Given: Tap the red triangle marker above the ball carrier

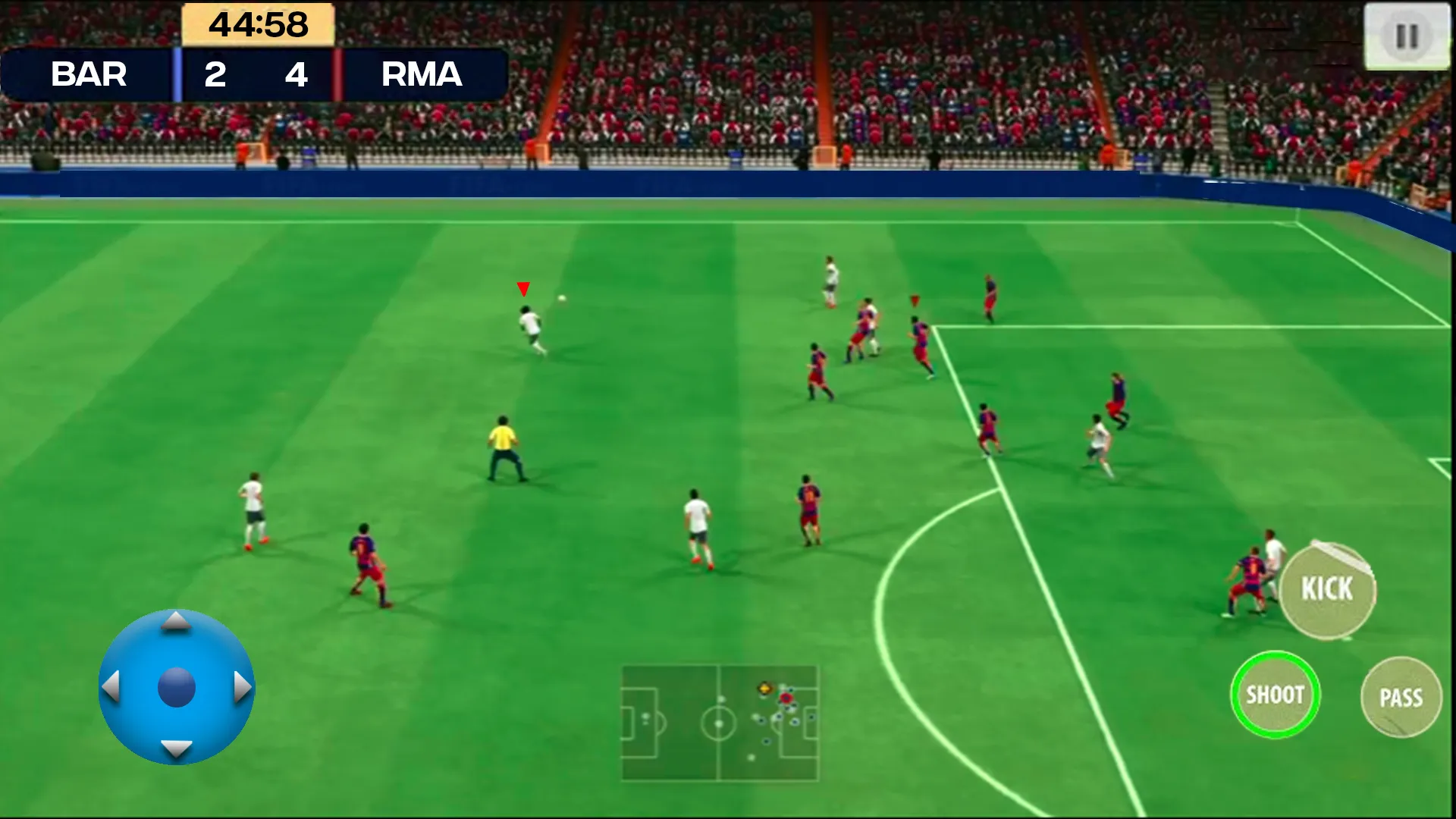Looking at the screenshot, I should point(522,290).
